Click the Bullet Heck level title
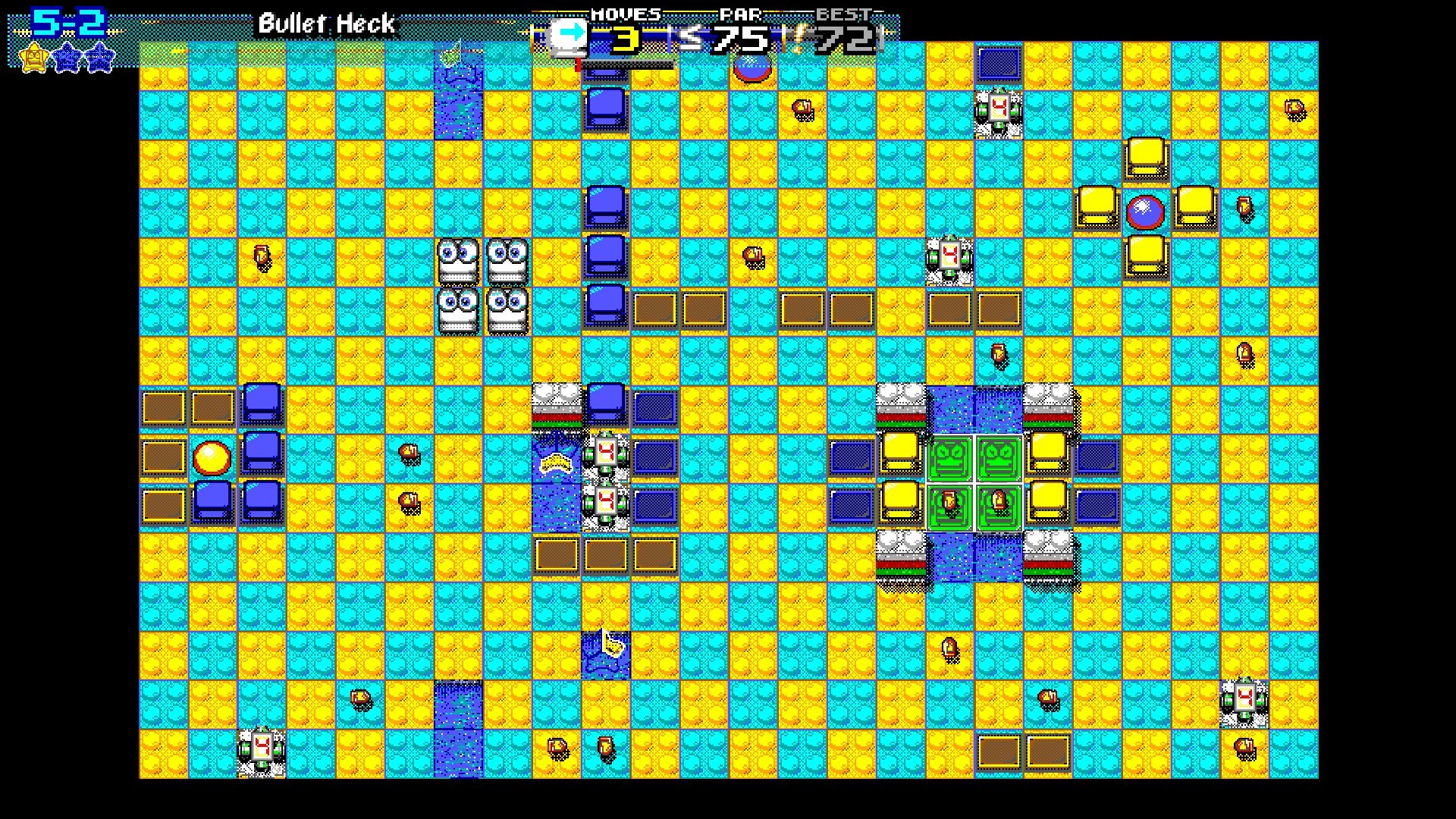 click(326, 24)
